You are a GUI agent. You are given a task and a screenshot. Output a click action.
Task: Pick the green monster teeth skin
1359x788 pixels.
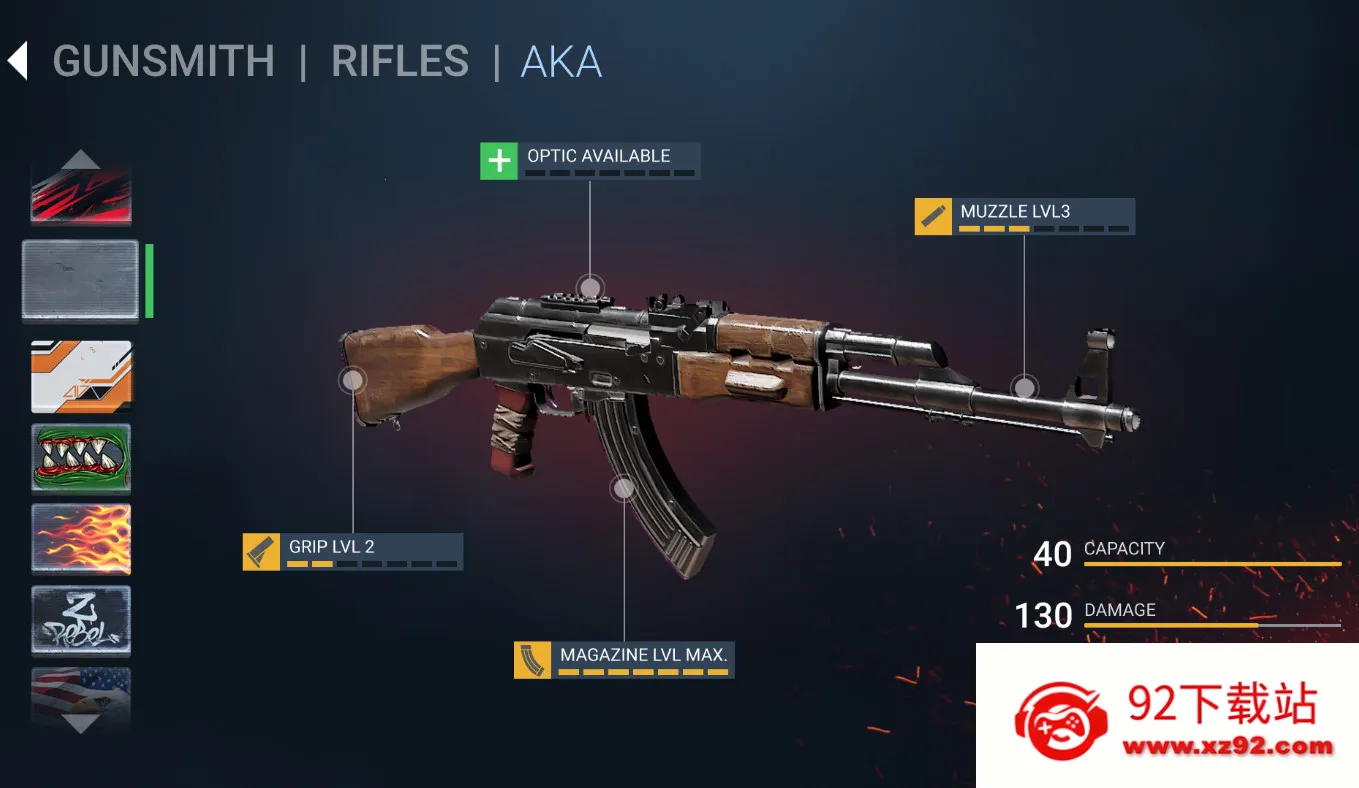tap(81, 458)
